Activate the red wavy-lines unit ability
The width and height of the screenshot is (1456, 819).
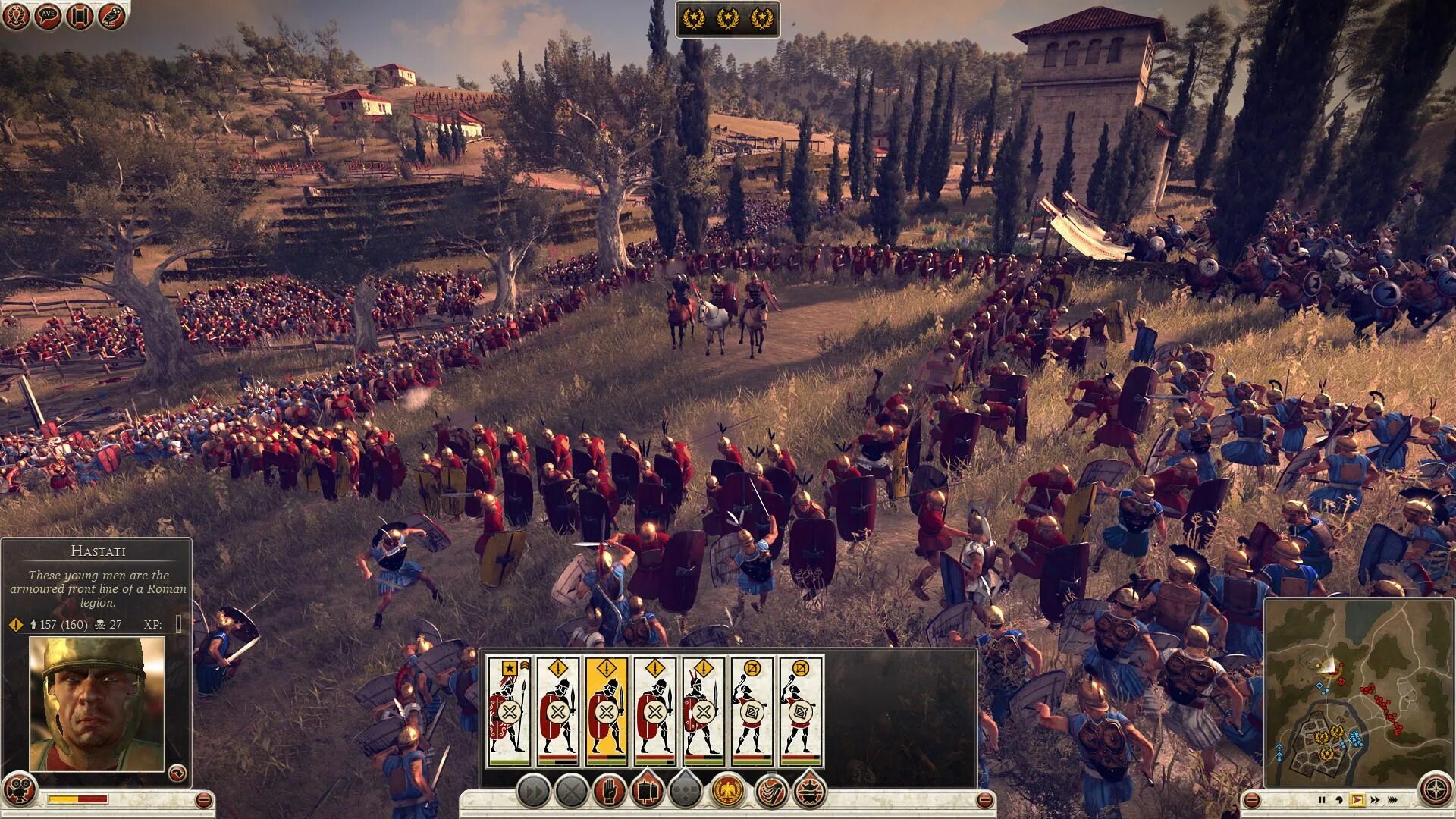click(772, 792)
